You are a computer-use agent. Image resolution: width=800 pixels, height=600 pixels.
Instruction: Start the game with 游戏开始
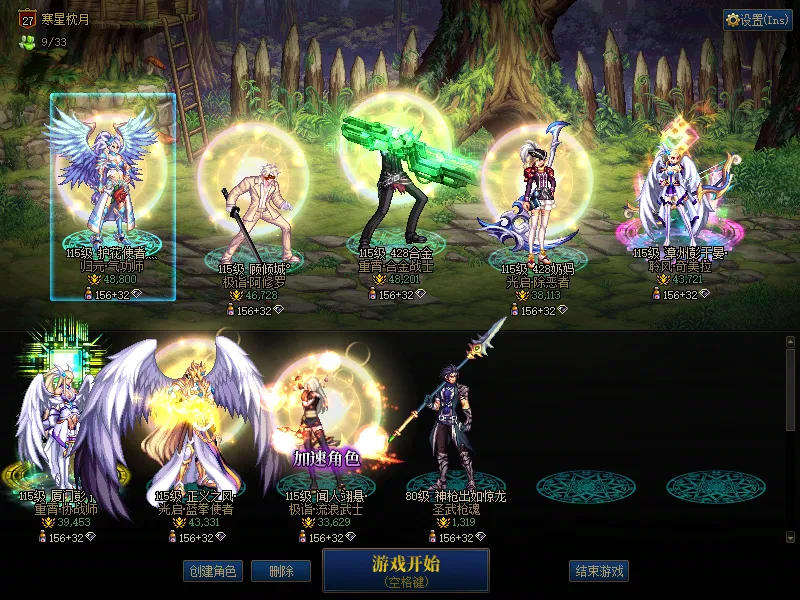coord(405,569)
